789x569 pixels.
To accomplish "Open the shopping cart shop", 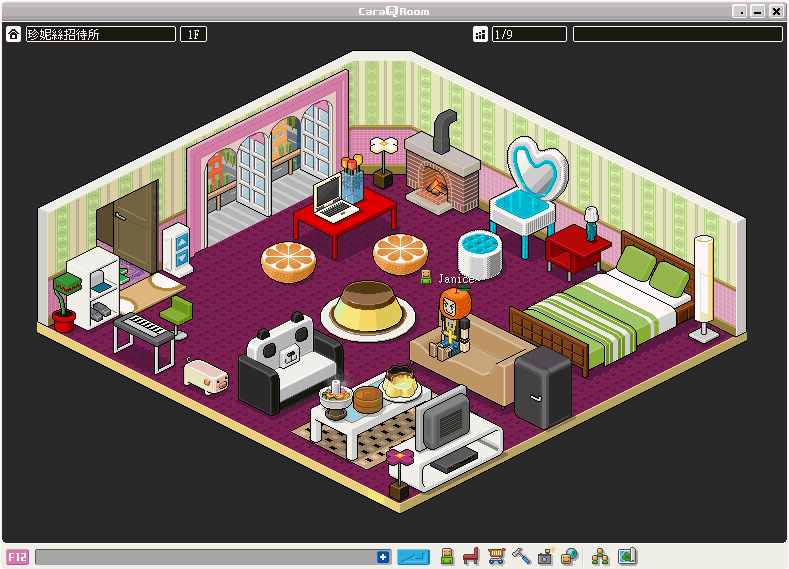I will point(496,557).
